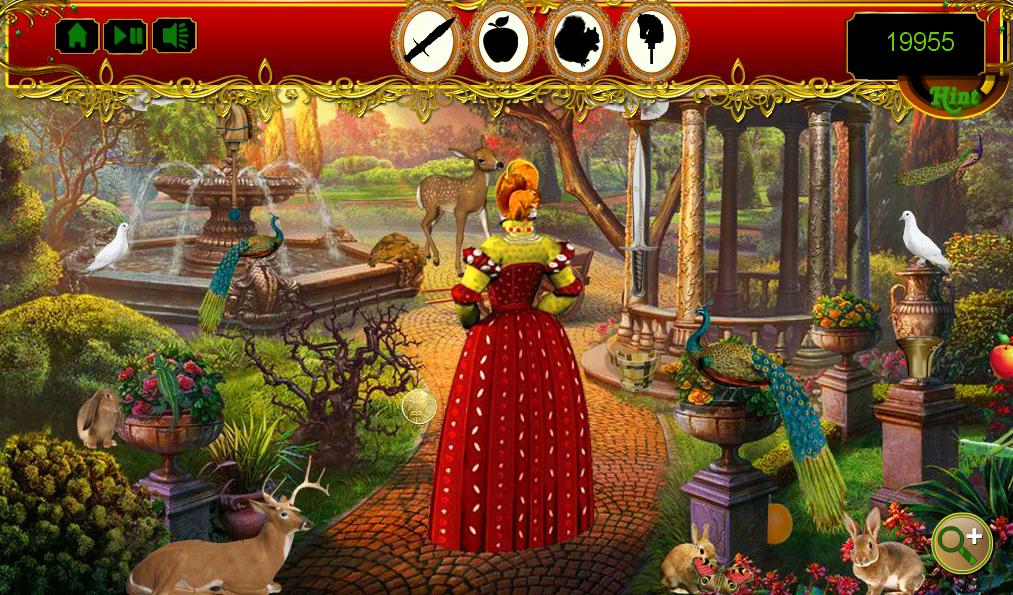Mute the game sound
The width and height of the screenshot is (1013, 595).
click(176, 36)
